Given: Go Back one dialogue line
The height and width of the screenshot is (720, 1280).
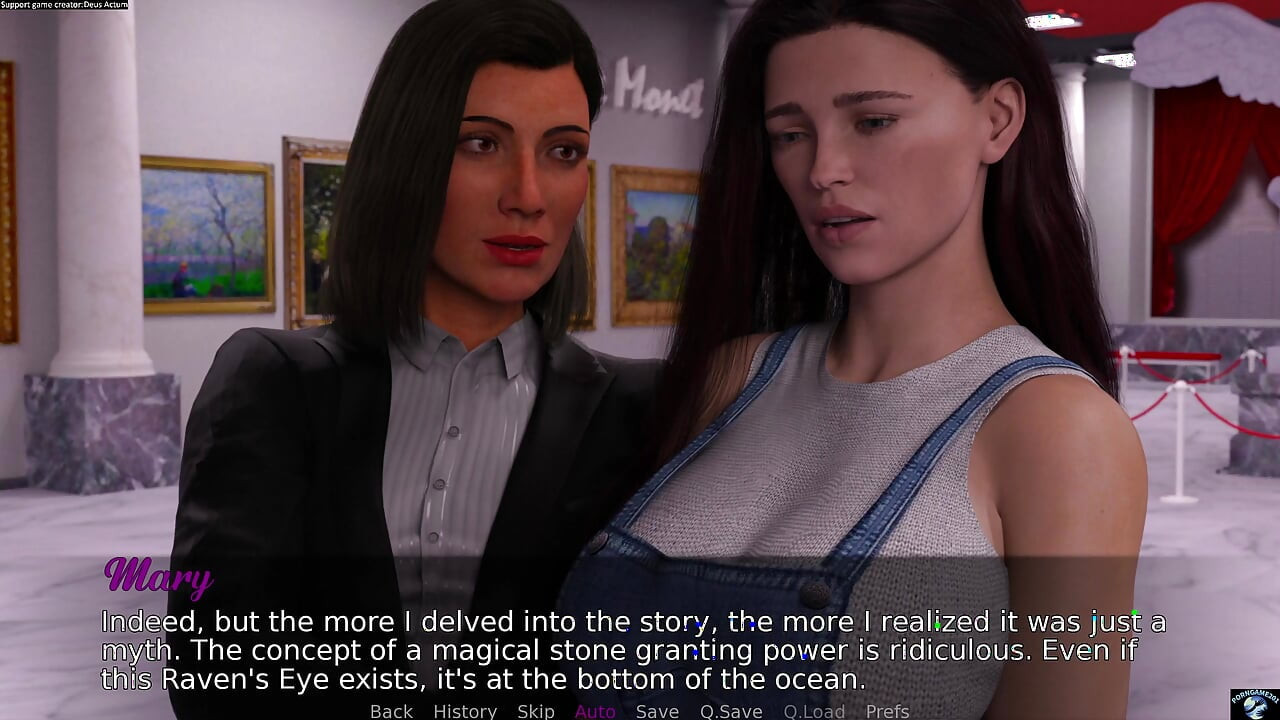Looking at the screenshot, I should point(391,711).
